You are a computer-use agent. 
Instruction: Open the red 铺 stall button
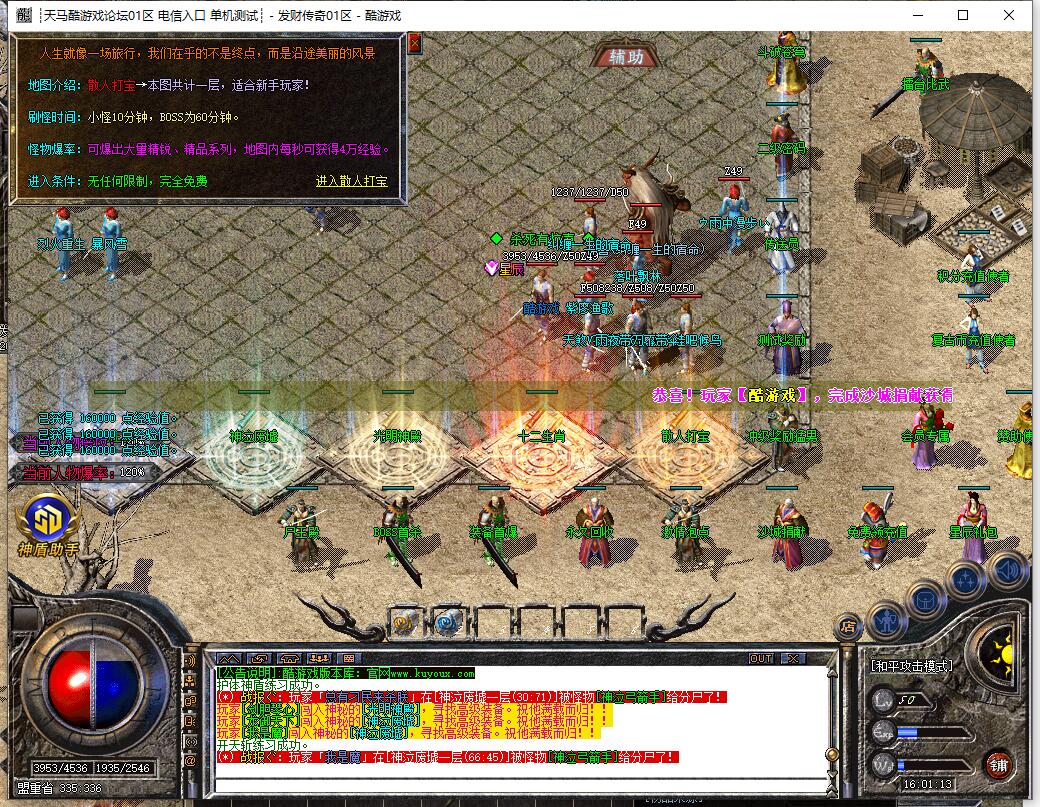pyautogui.click(x=997, y=765)
